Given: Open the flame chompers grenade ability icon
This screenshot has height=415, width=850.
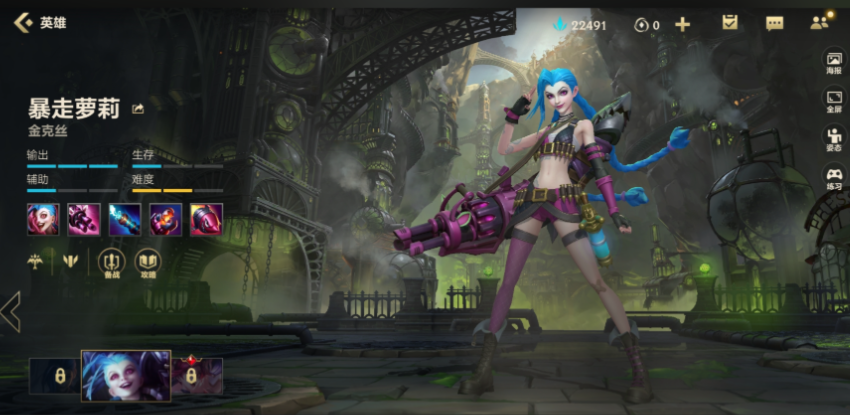Looking at the screenshot, I should [x=165, y=218].
